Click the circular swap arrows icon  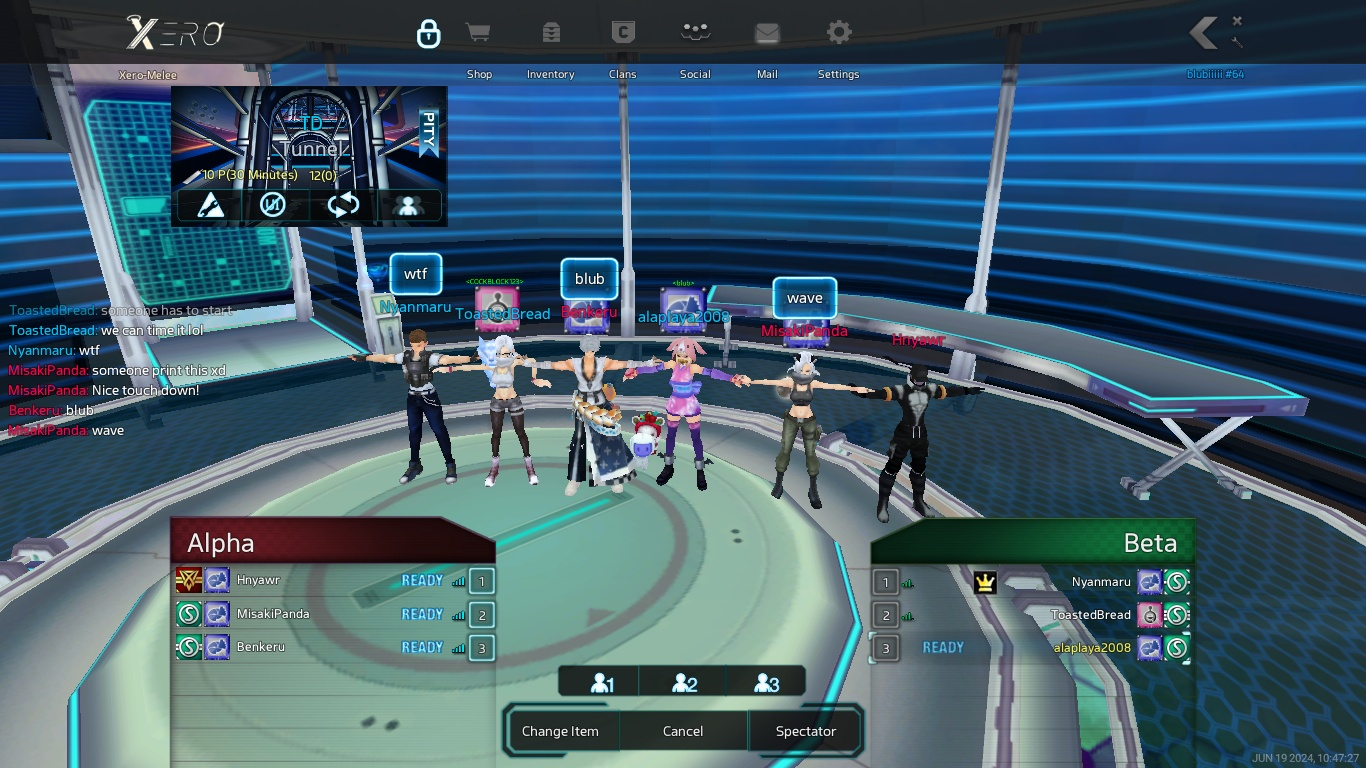343,206
